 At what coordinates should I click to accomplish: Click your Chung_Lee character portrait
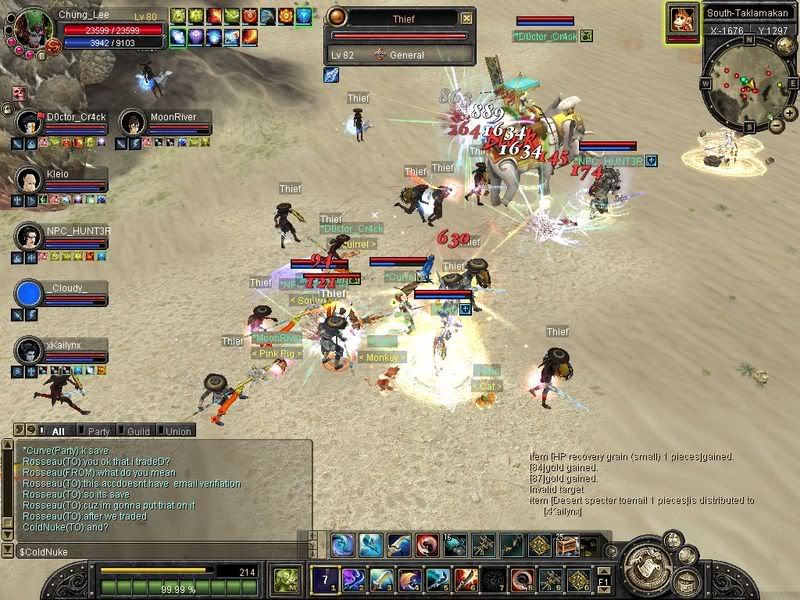(33, 27)
